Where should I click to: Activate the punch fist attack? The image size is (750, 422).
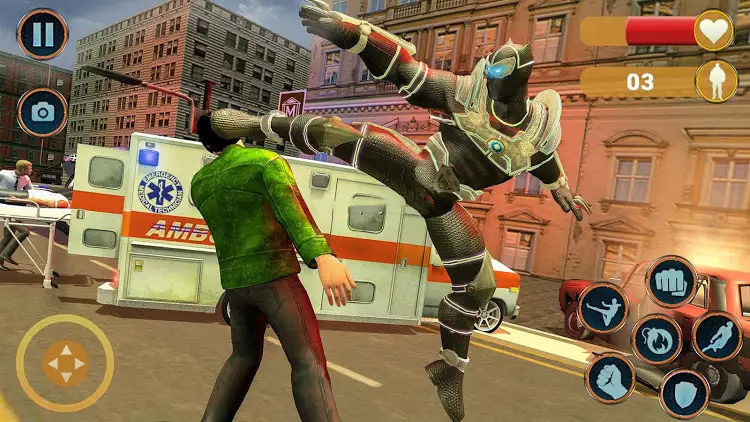(671, 281)
